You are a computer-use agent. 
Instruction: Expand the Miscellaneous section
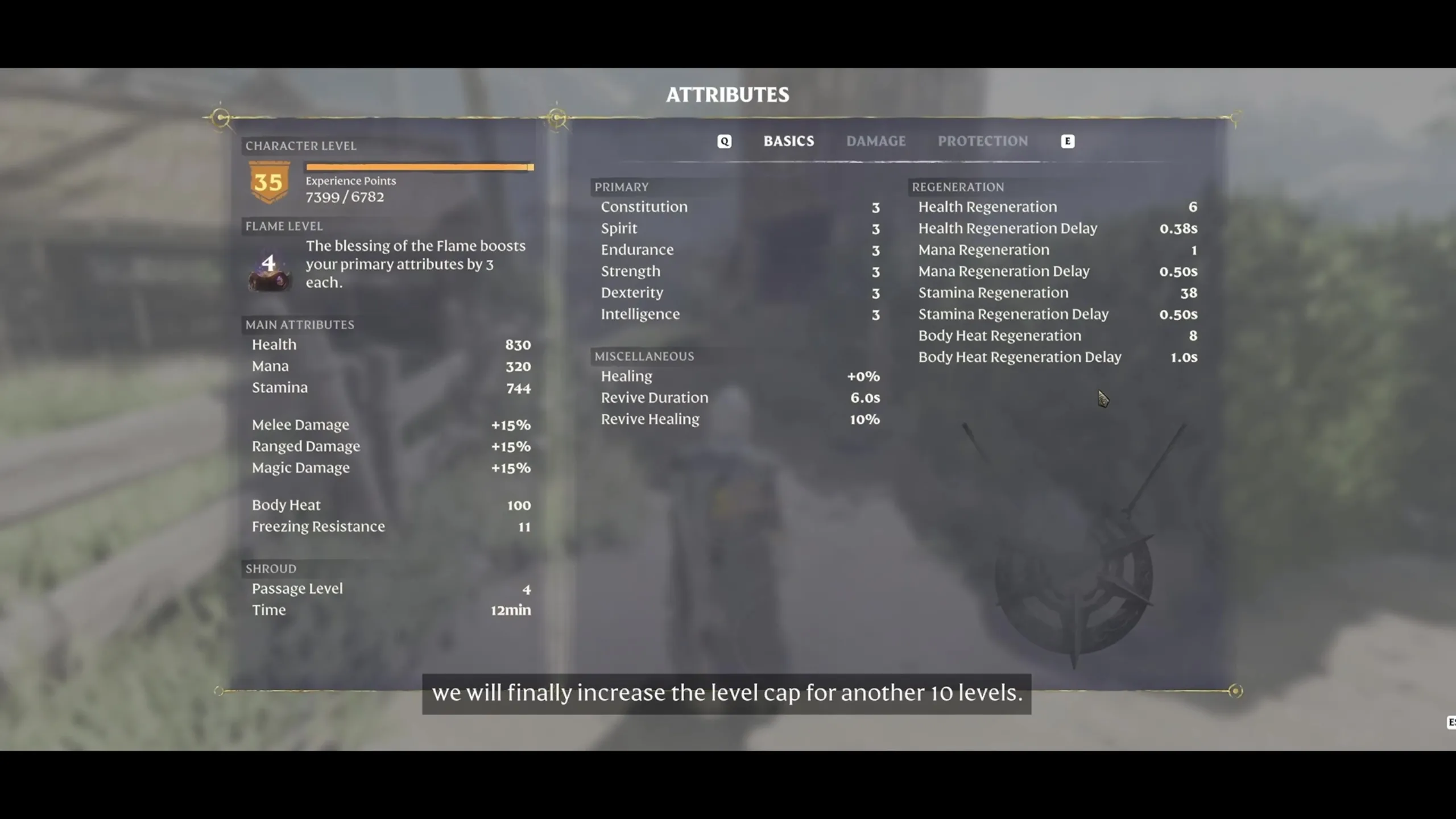pyautogui.click(x=644, y=357)
